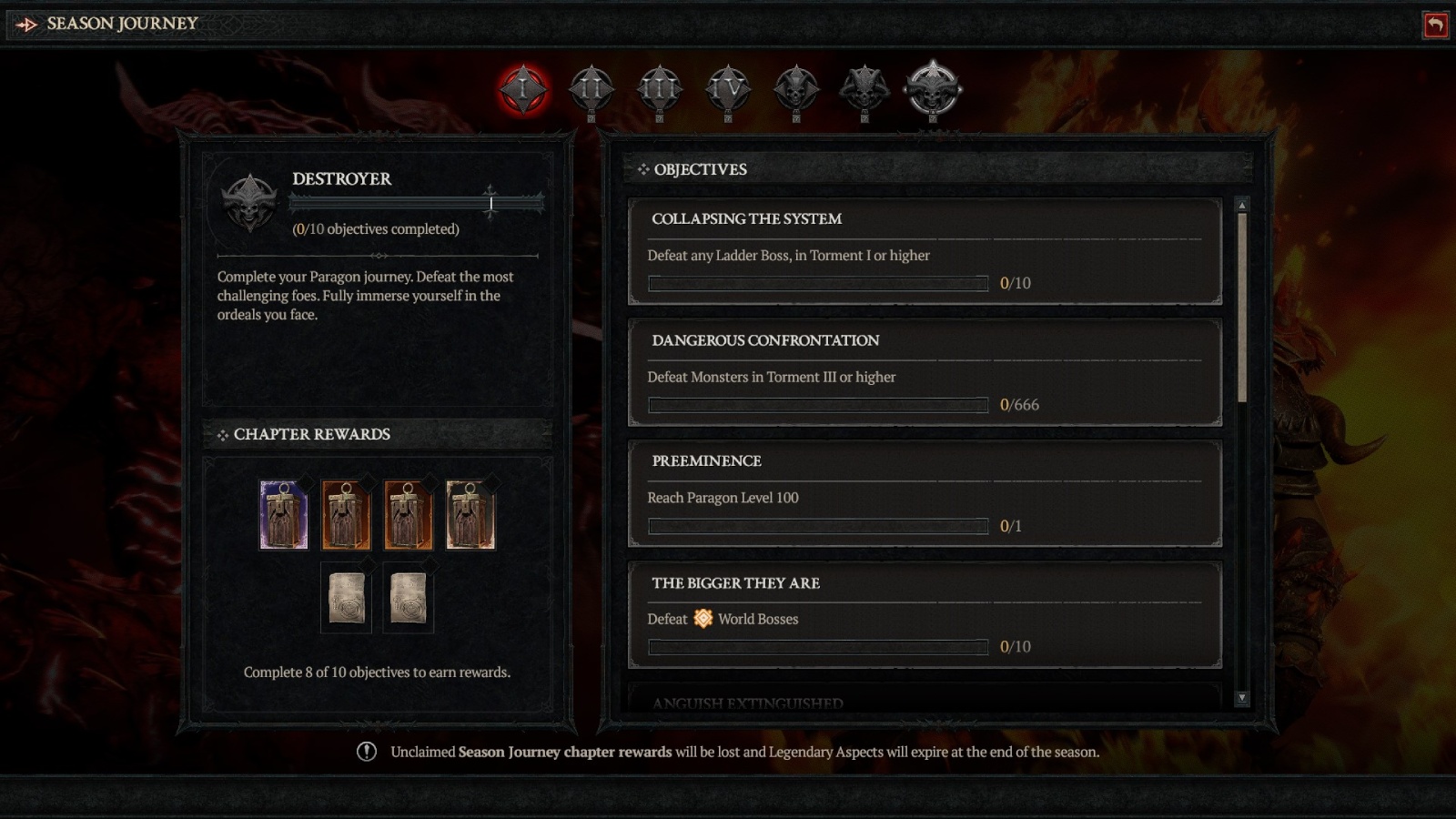Viewport: 1456px width, 819px height.
Task: Select the fifth chapter skull icon
Action: pos(795,89)
